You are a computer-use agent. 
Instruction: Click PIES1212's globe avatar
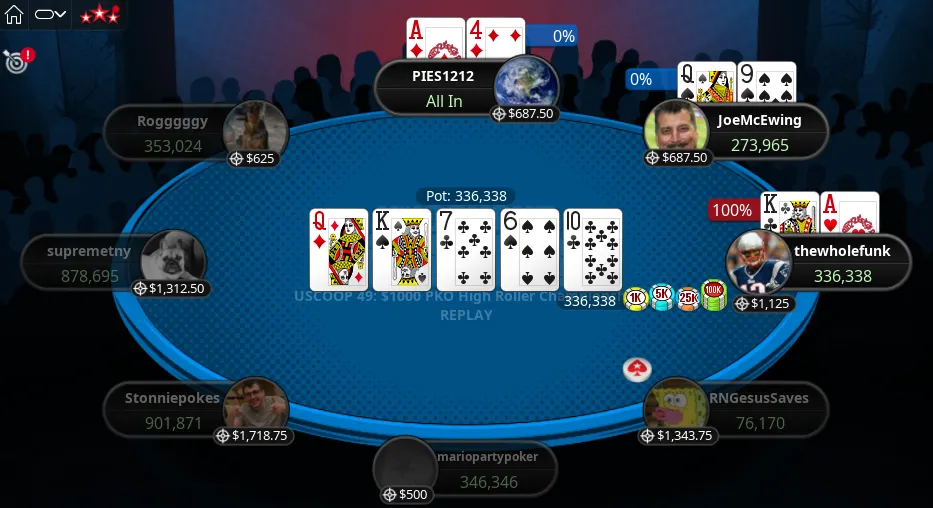click(x=526, y=83)
